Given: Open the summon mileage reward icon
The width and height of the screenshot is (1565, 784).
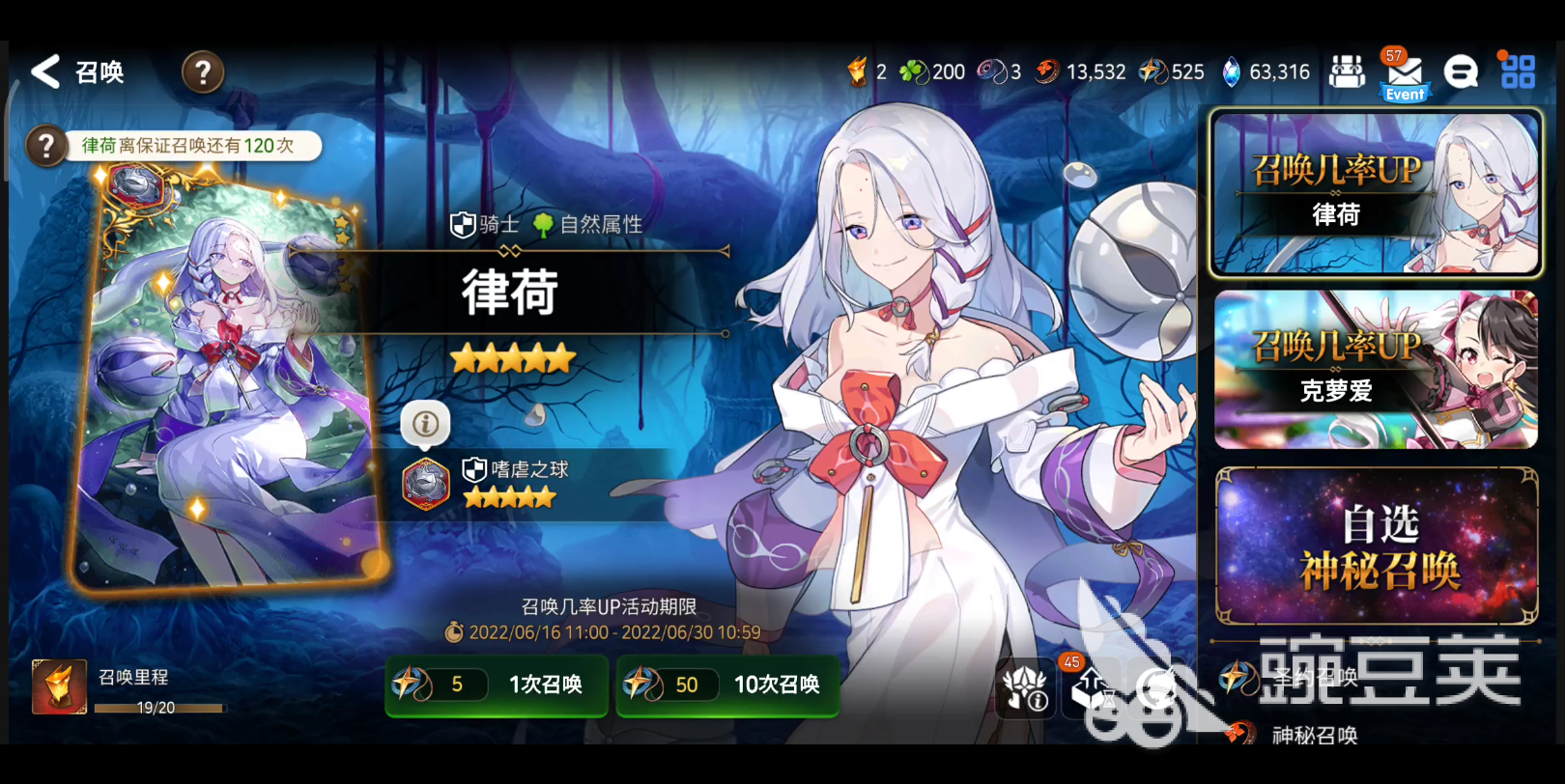Looking at the screenshot, I should (x=58, y=687).
